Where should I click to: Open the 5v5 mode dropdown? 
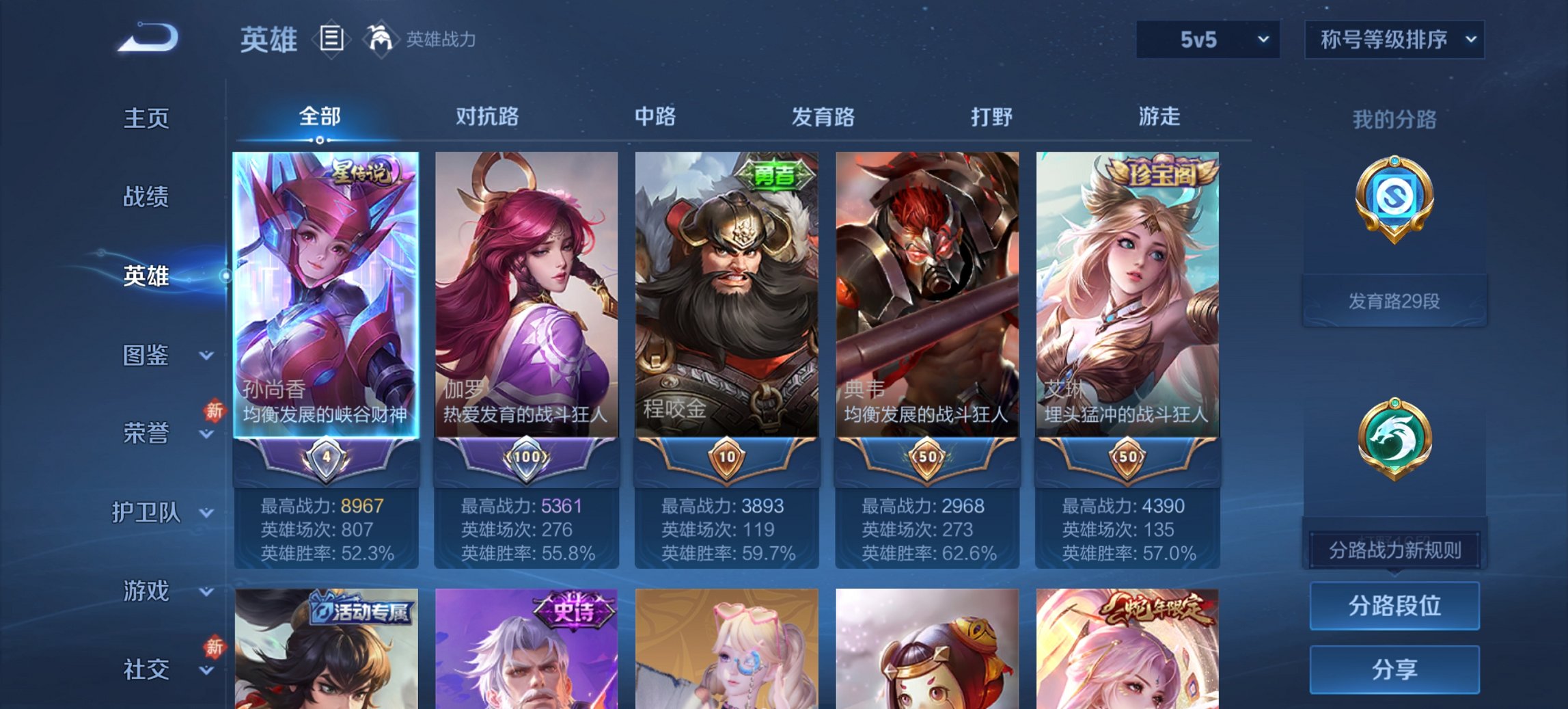click(1207, 40)
